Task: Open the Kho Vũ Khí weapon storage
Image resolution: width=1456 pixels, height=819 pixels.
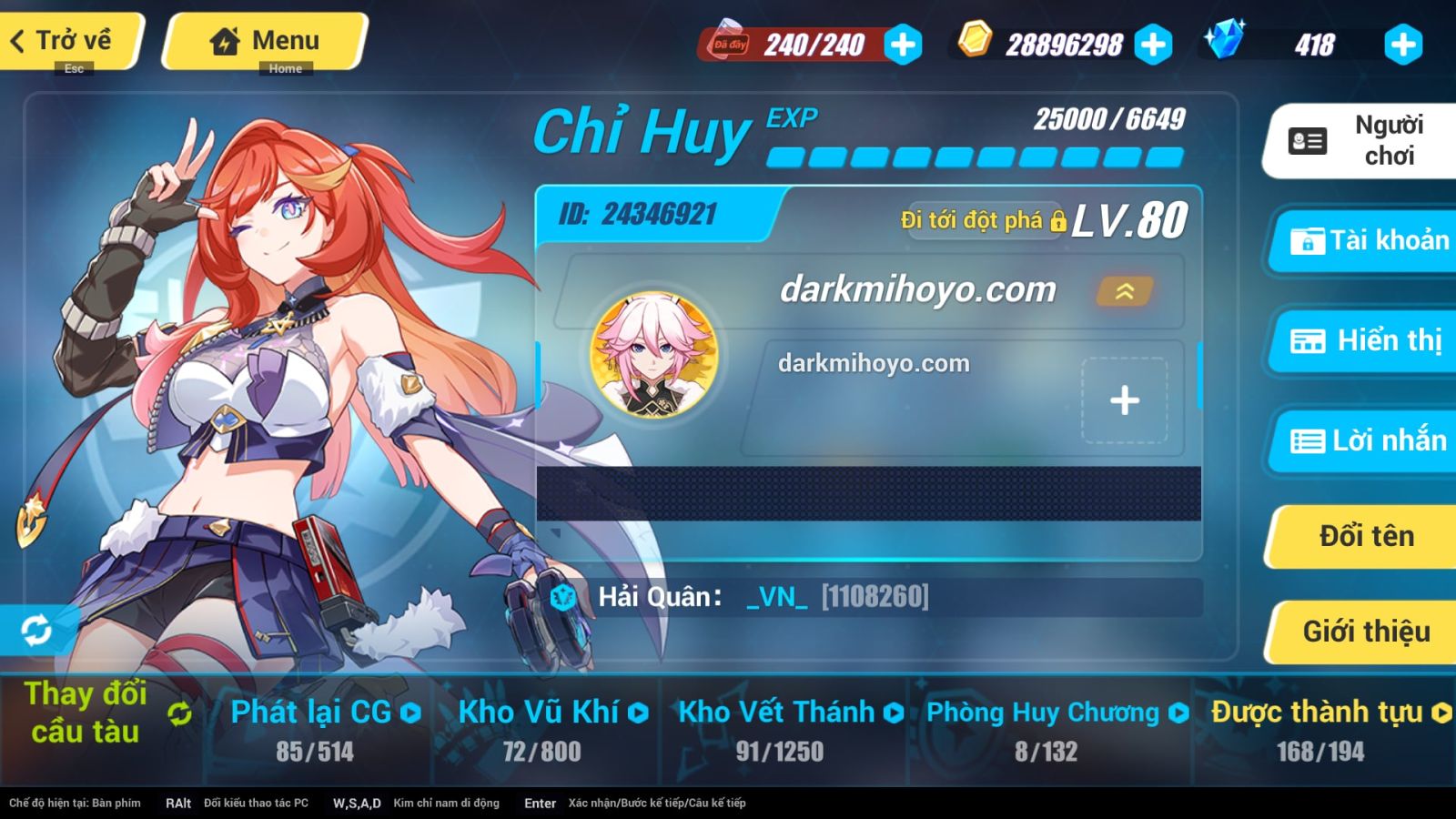Action: tap(537, 713)
